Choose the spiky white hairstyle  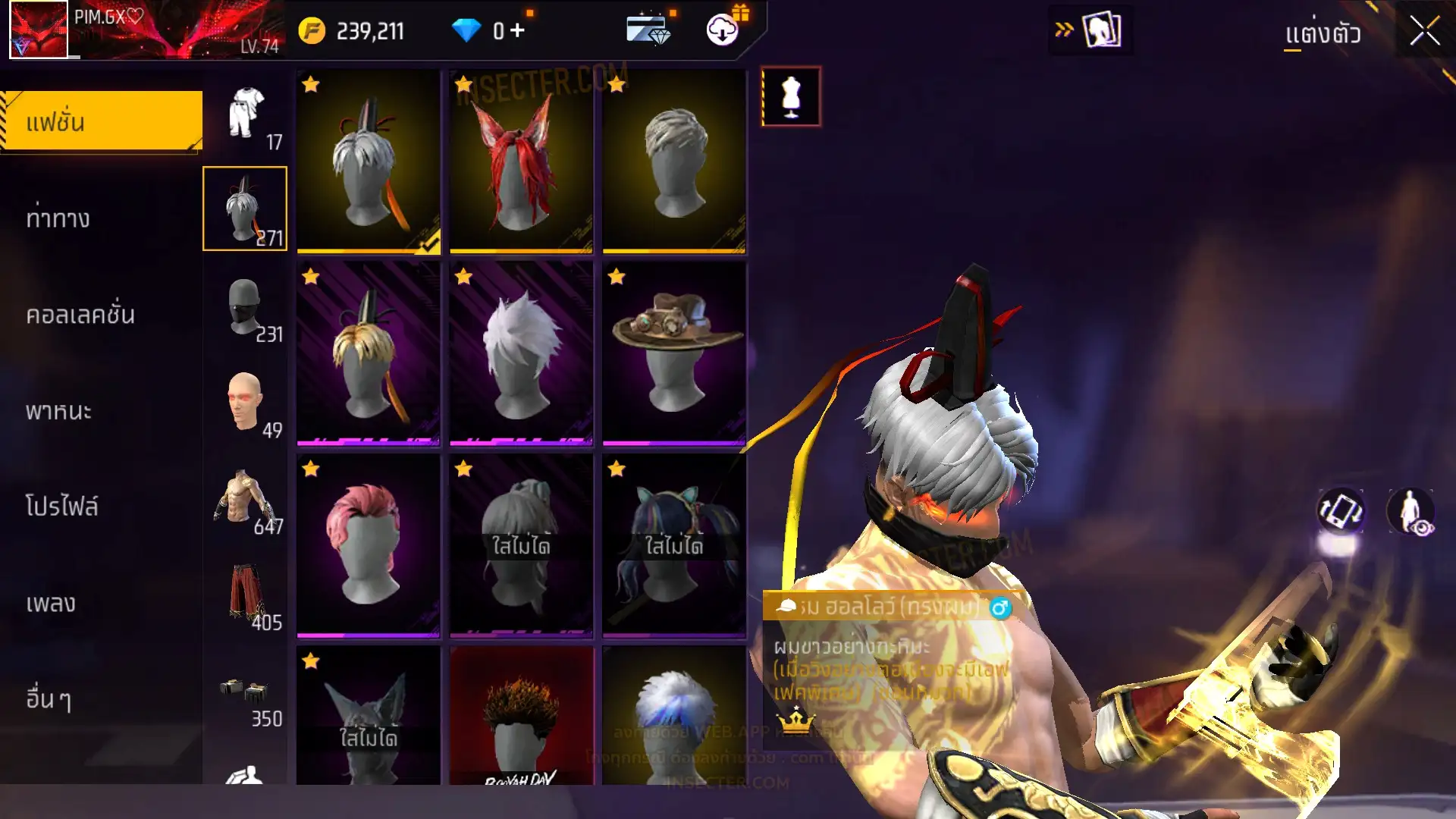click(521, 353)
